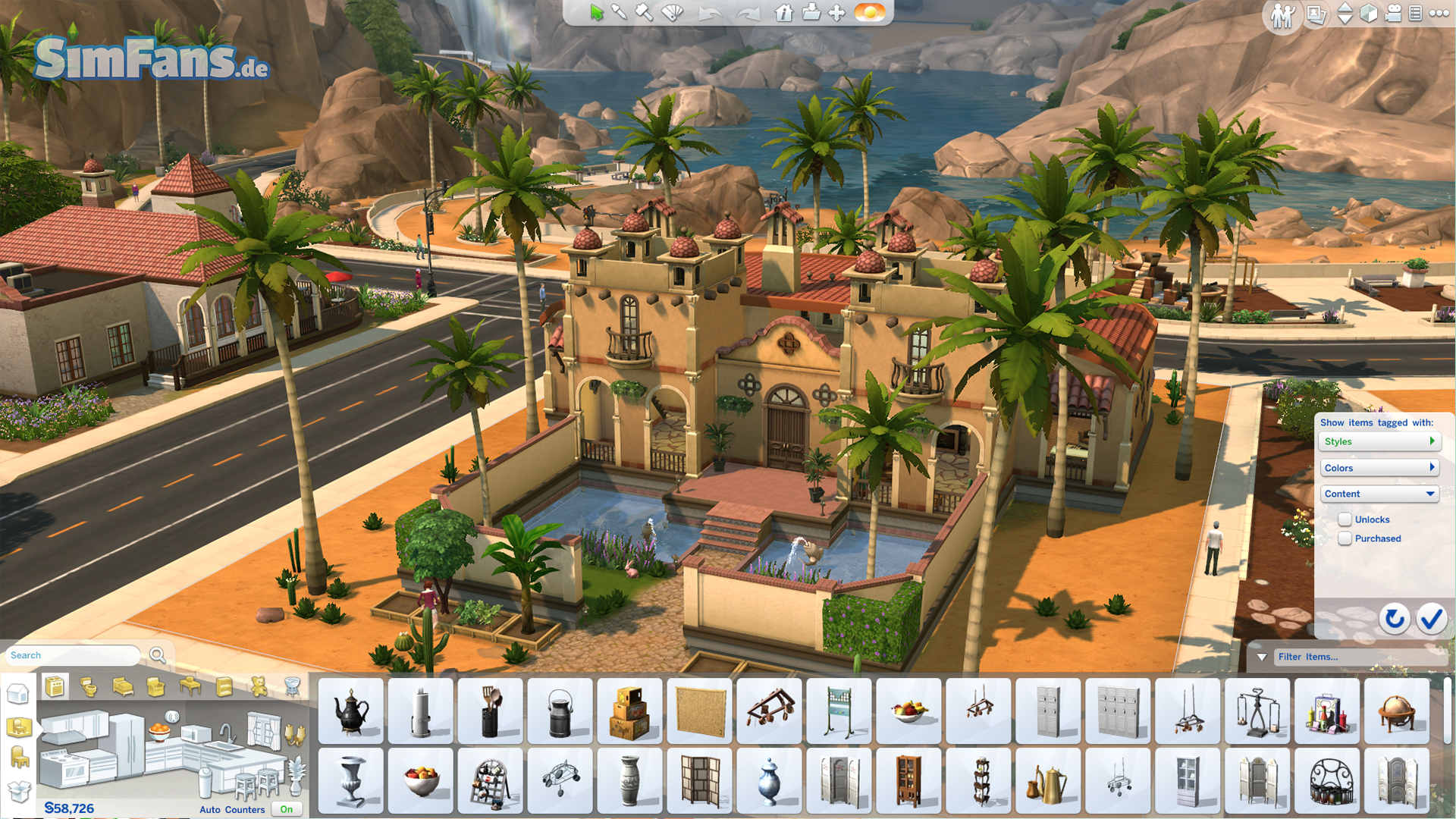Open the design swatch tool
This screenshot has height=819, width=1456.
pyautogui.click(x=673, y=12)
